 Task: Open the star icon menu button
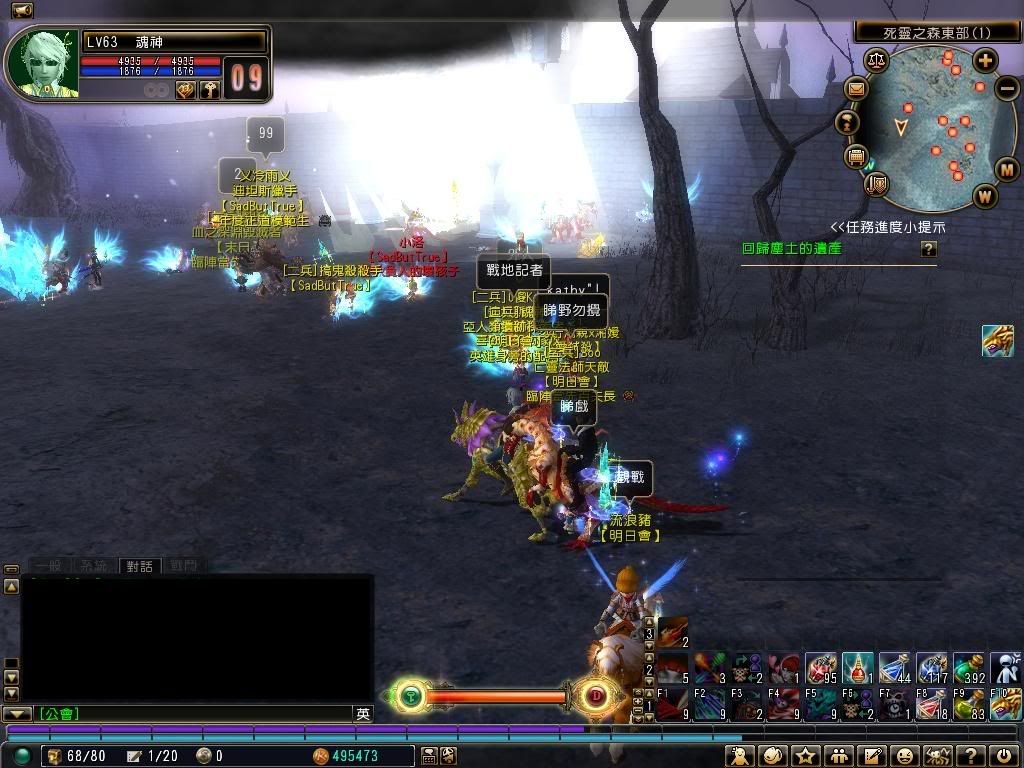click(x=805, y=756)
